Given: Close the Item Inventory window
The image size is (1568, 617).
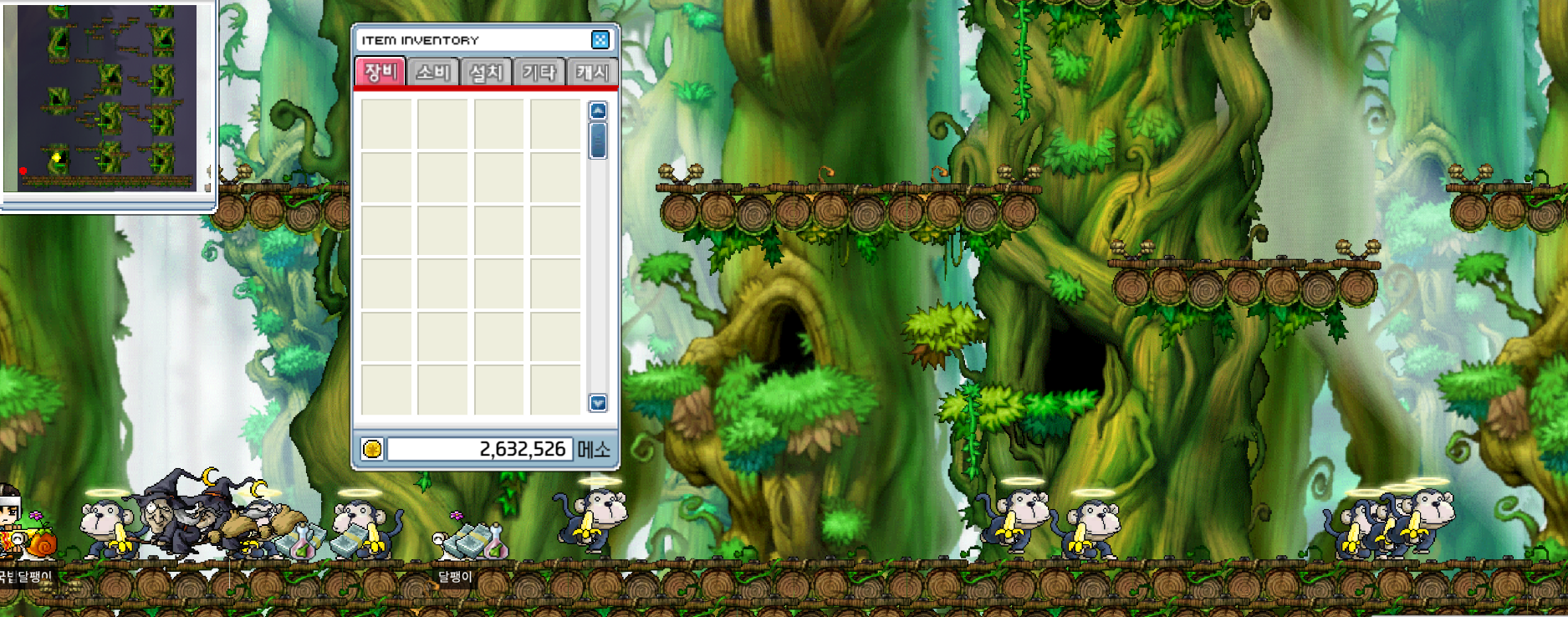Looking at the screenshot, I should click(600, 40).
